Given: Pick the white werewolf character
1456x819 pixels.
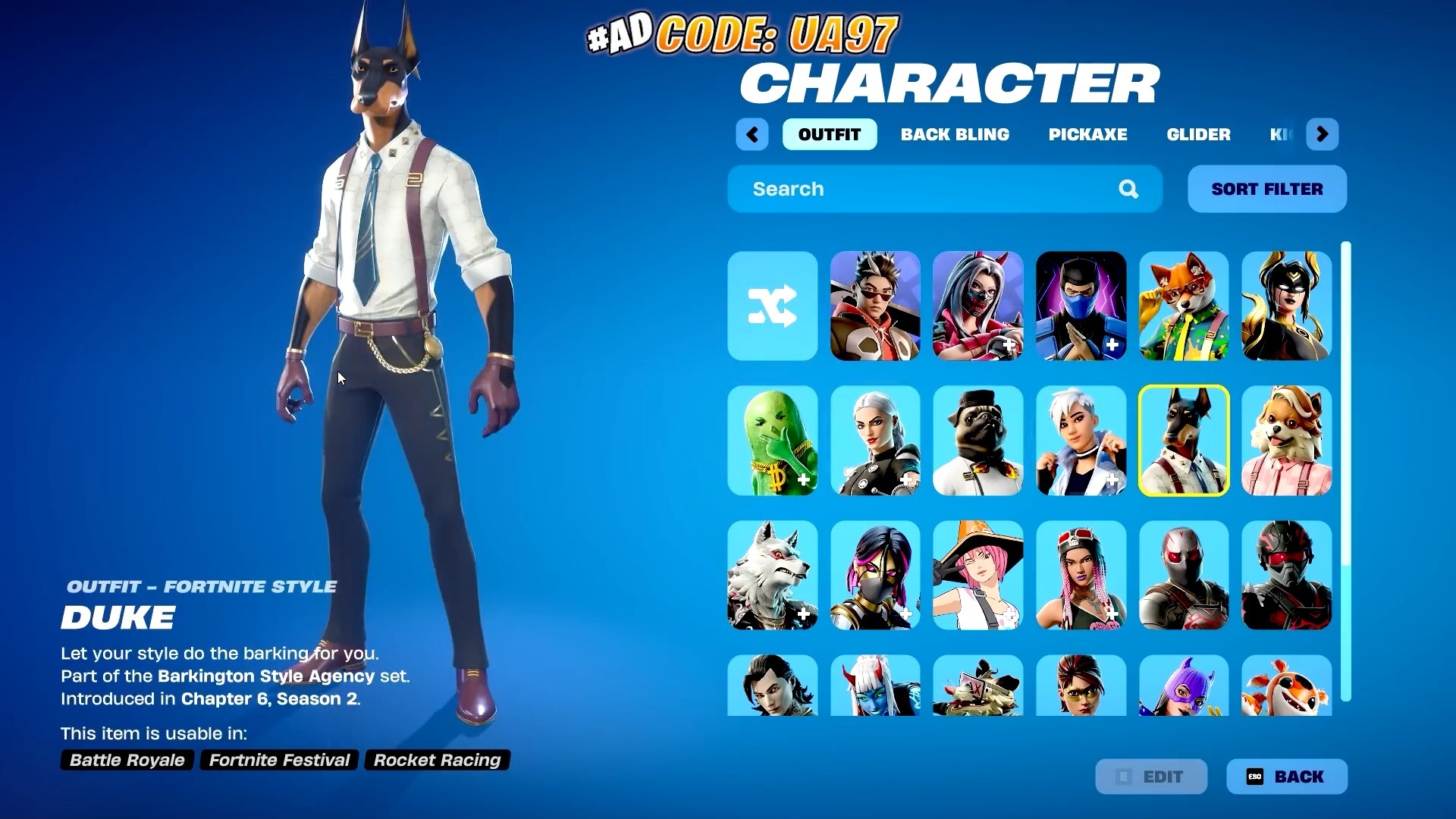Looking at the screenshot, I should [x=772, y=575].
